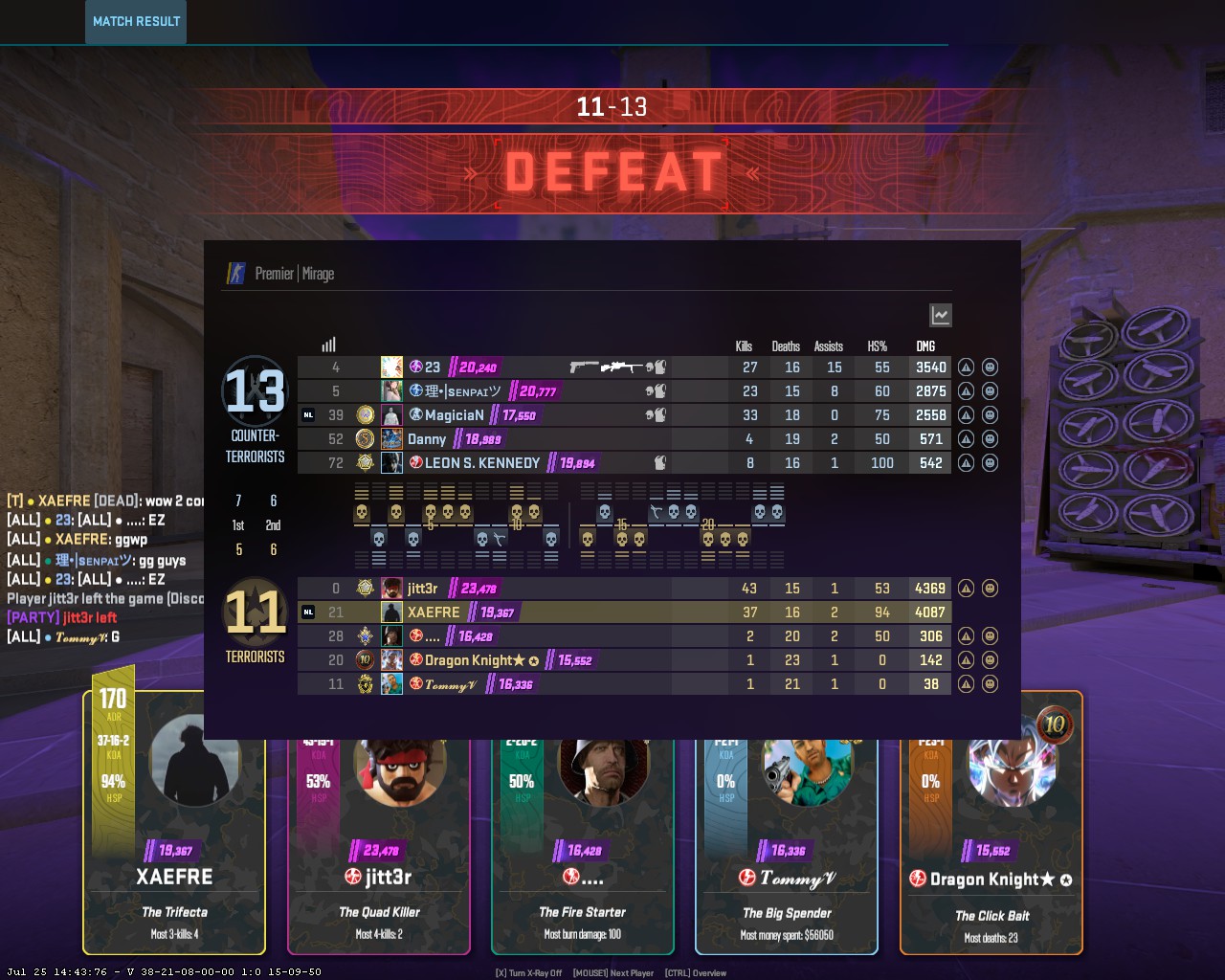The width and height of the screenshot is (1225, 980).
Task: Report Dragon Knight via the scoreboard triangle icon
Action: click(x=966, y=660)
